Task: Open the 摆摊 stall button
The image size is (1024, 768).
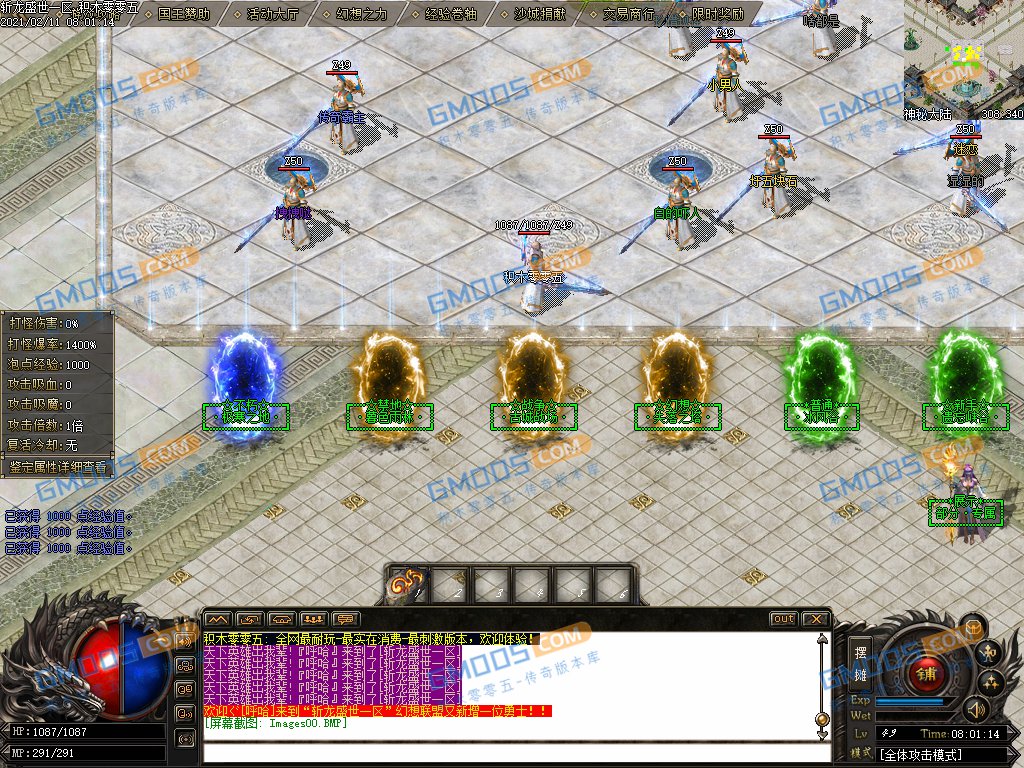Action: coord(860,663)
